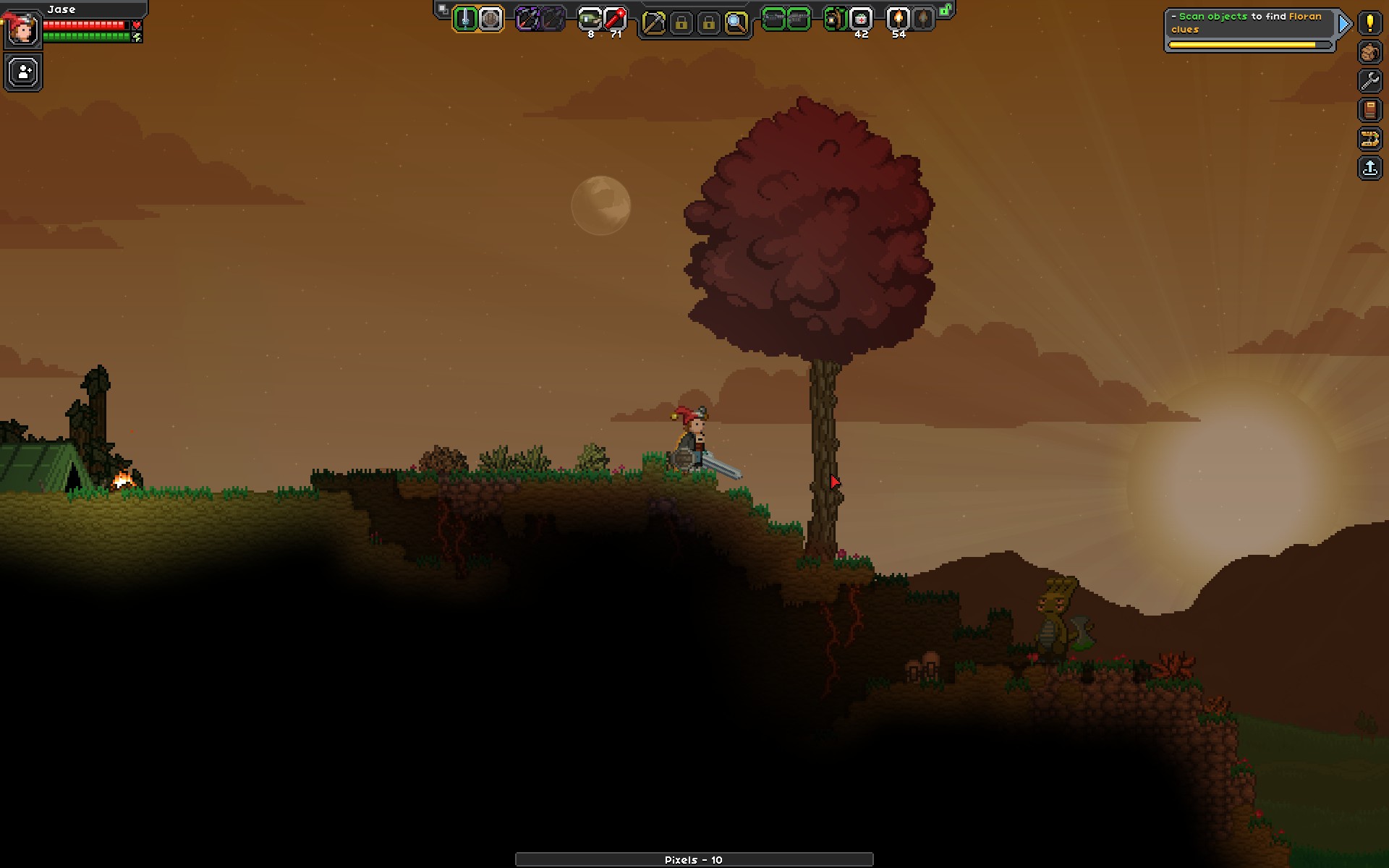The width and height of the screenshot is (1389, 868).
Task: Select the red flare stack of 71
Action: tap(615, 20)
